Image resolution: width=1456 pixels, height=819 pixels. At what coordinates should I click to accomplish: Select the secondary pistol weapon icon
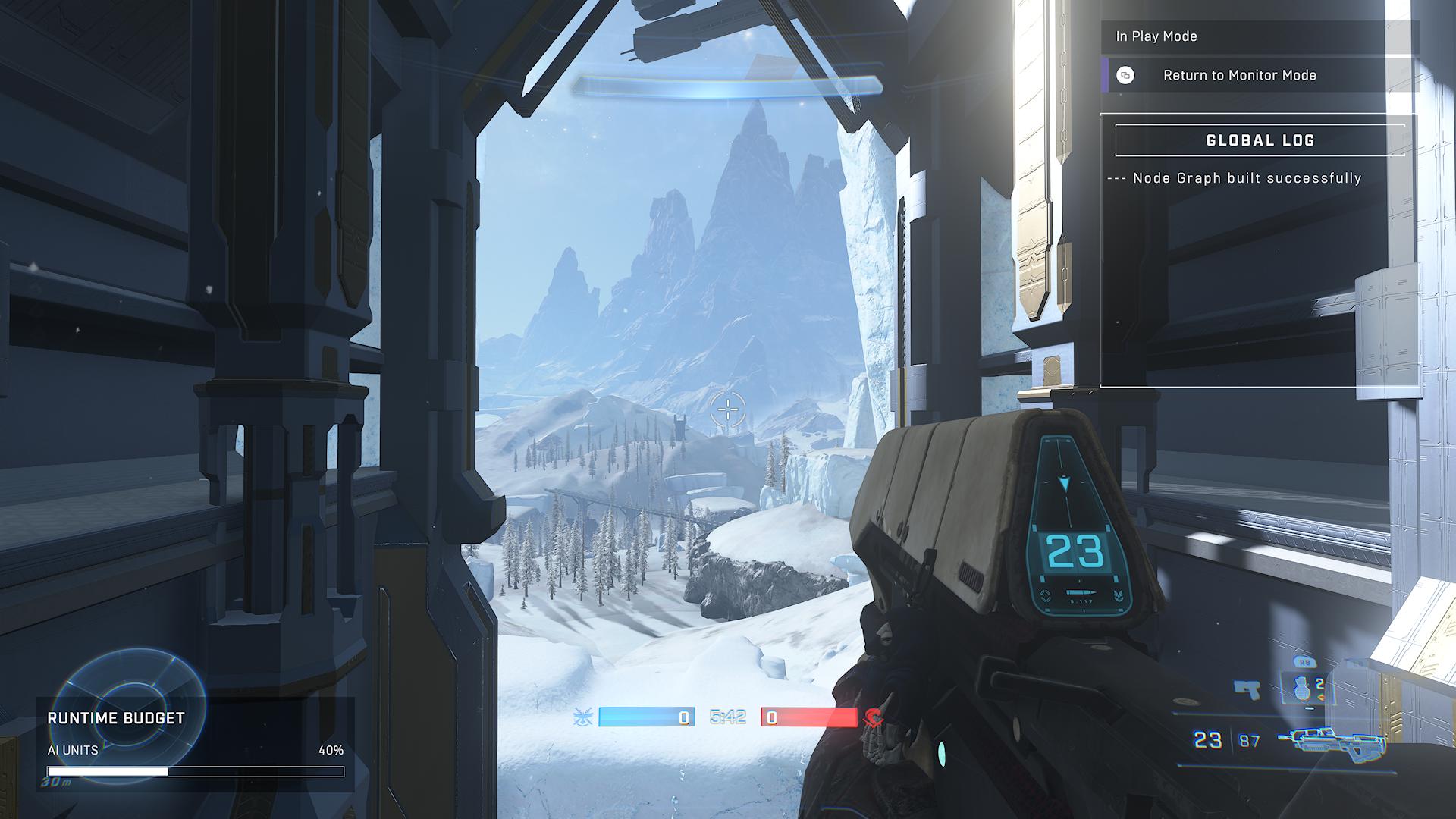point(1247,689)
